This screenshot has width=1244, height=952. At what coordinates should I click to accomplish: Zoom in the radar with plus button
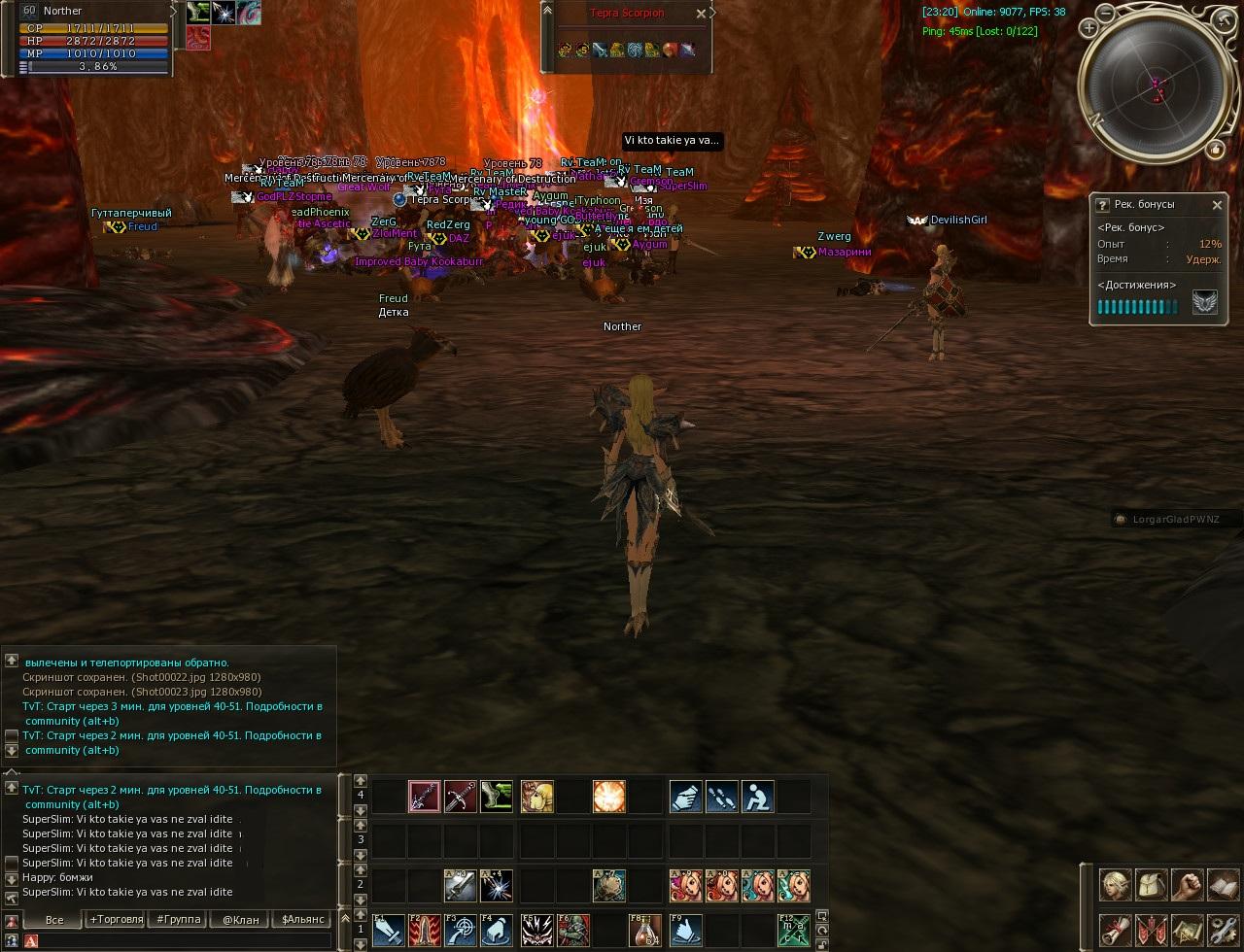pyautogui.click(x=1088, y=28)
